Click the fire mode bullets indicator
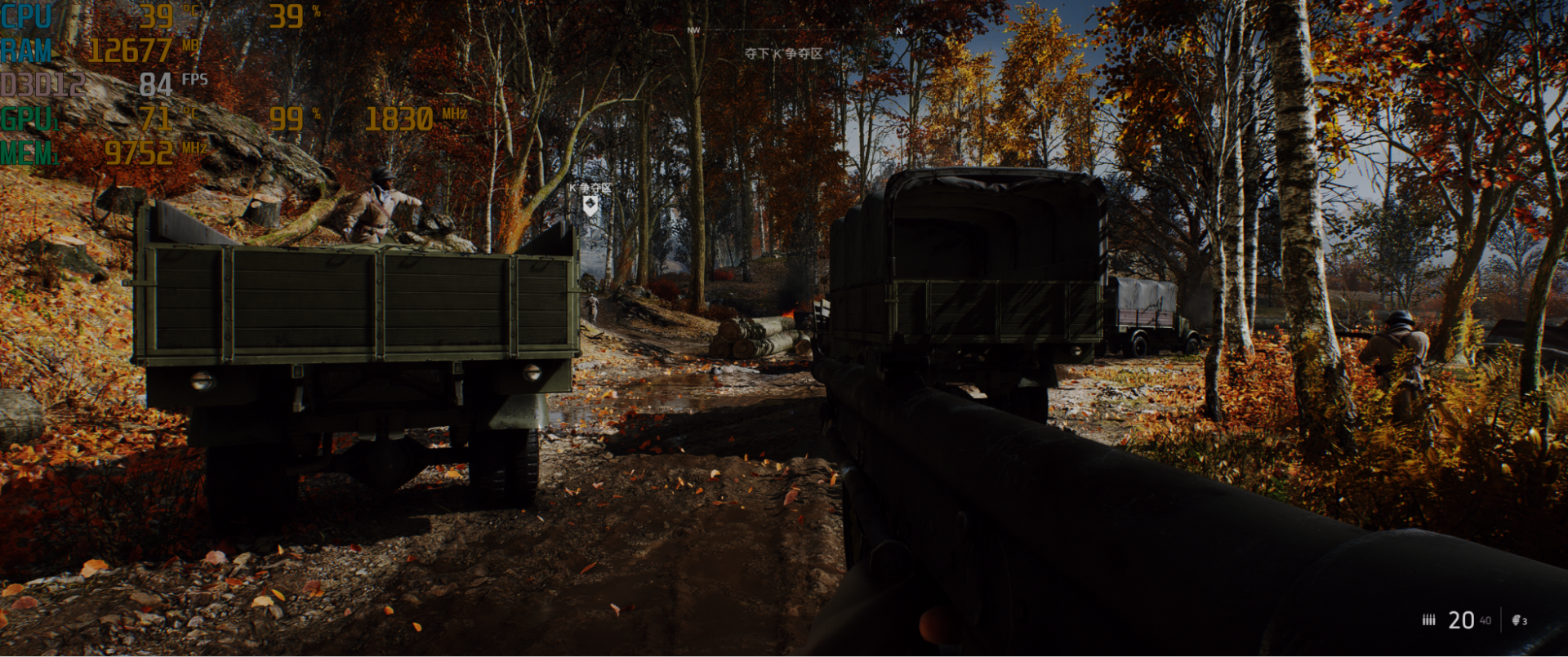The width and height of the screenshot is (1568, 657). click(1428, 620)
